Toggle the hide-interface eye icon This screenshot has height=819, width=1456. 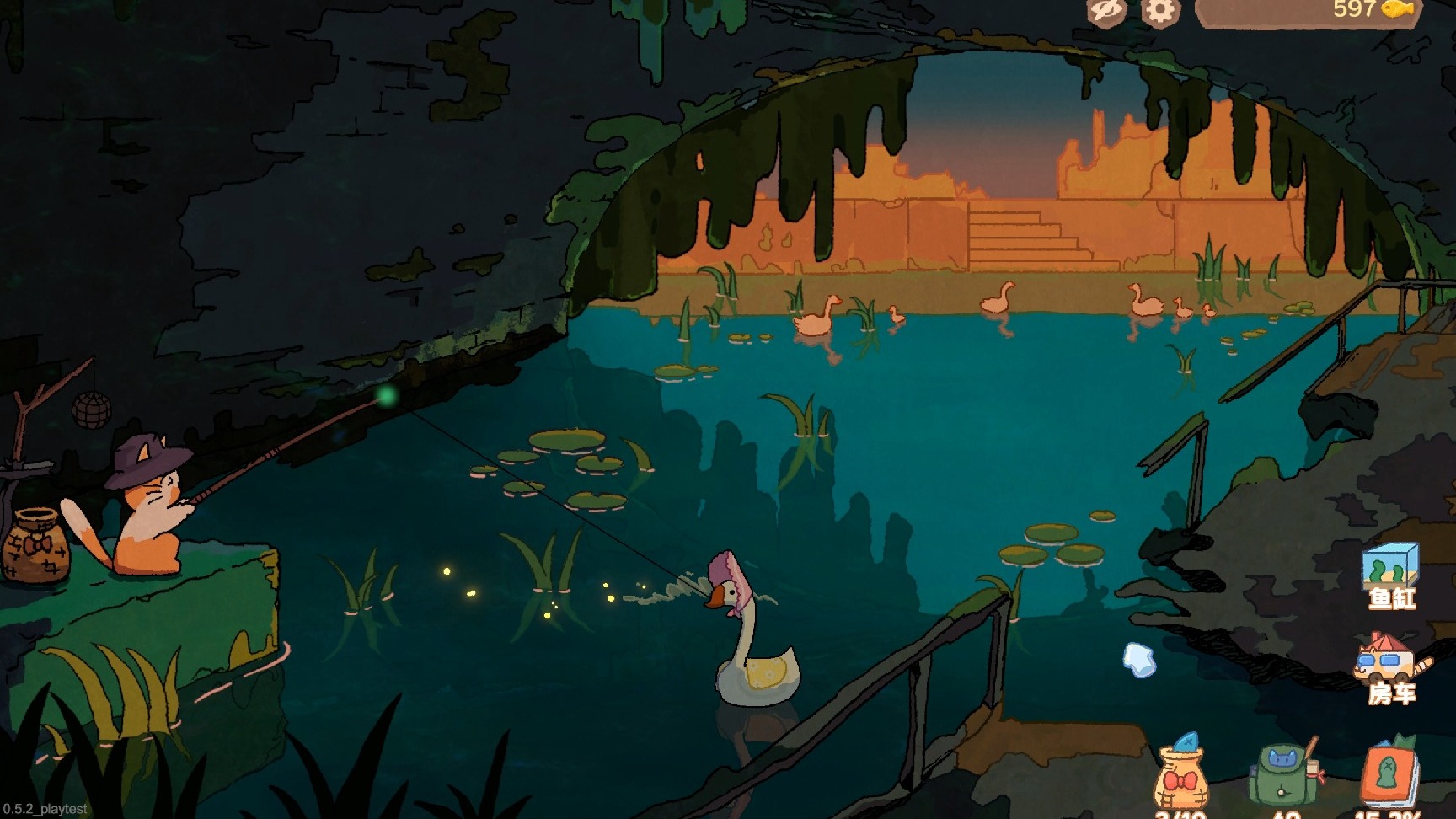1106,11
